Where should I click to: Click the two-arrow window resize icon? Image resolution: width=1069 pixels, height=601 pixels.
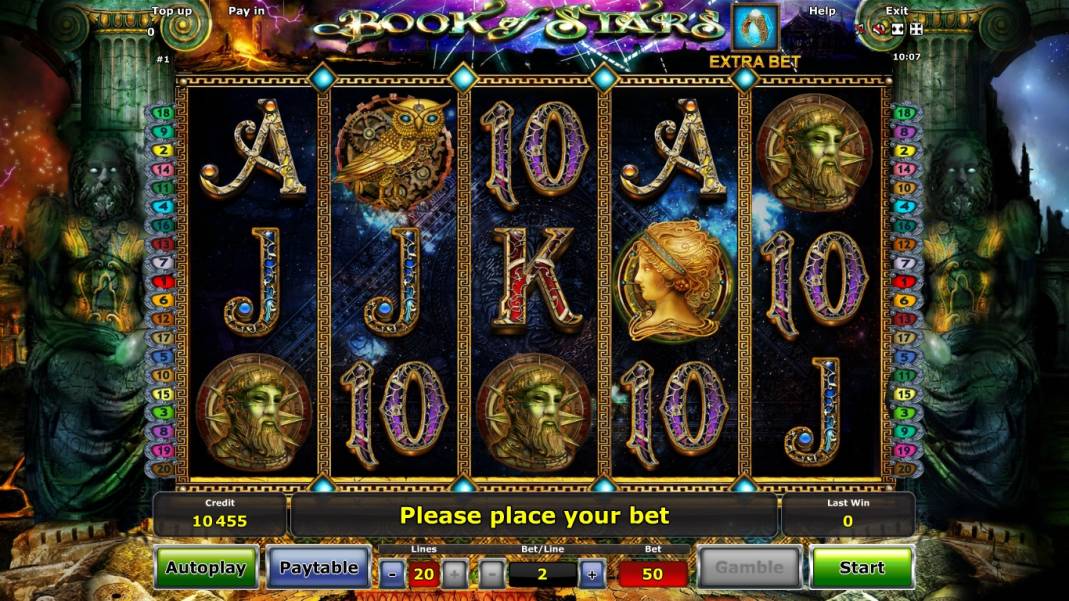point(898,29)
